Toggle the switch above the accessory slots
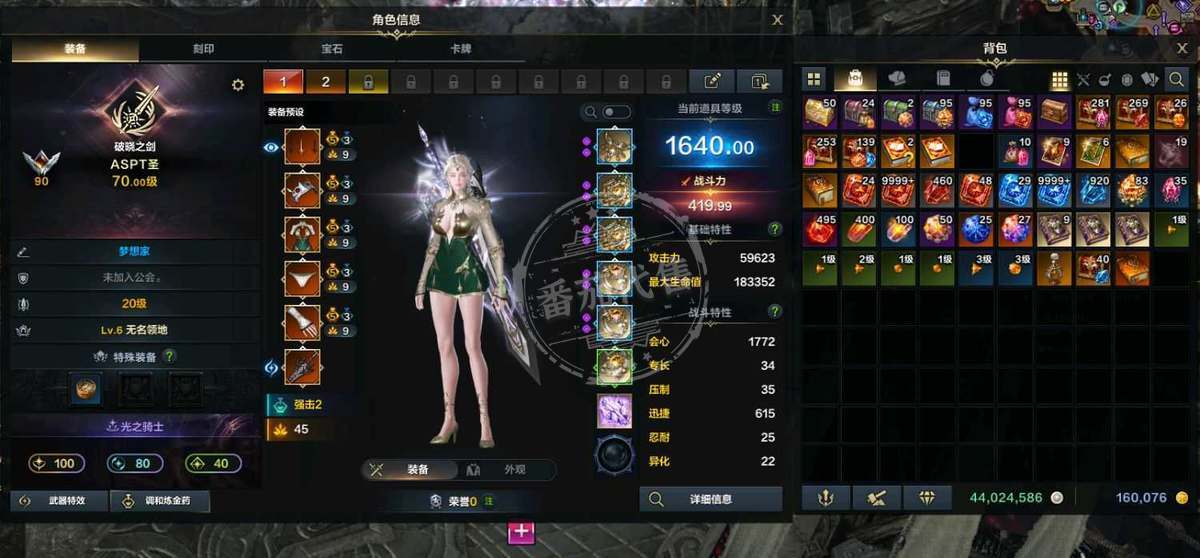This screenshot has width=1200, height=558. pos(616,112)
